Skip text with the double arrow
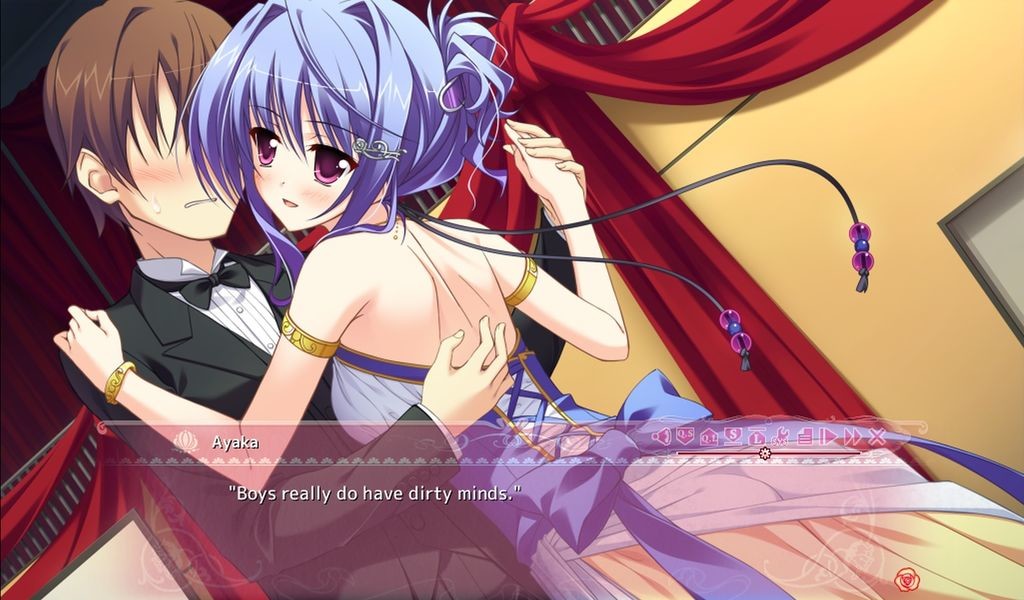1024x600 pixels. 852,436
